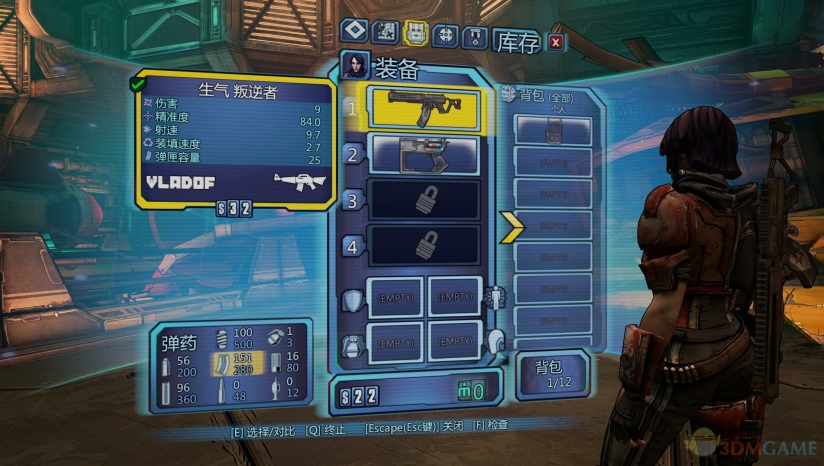Switch to the map tab
This screenshot has height=466, width=824.
(x=385, y=33)
